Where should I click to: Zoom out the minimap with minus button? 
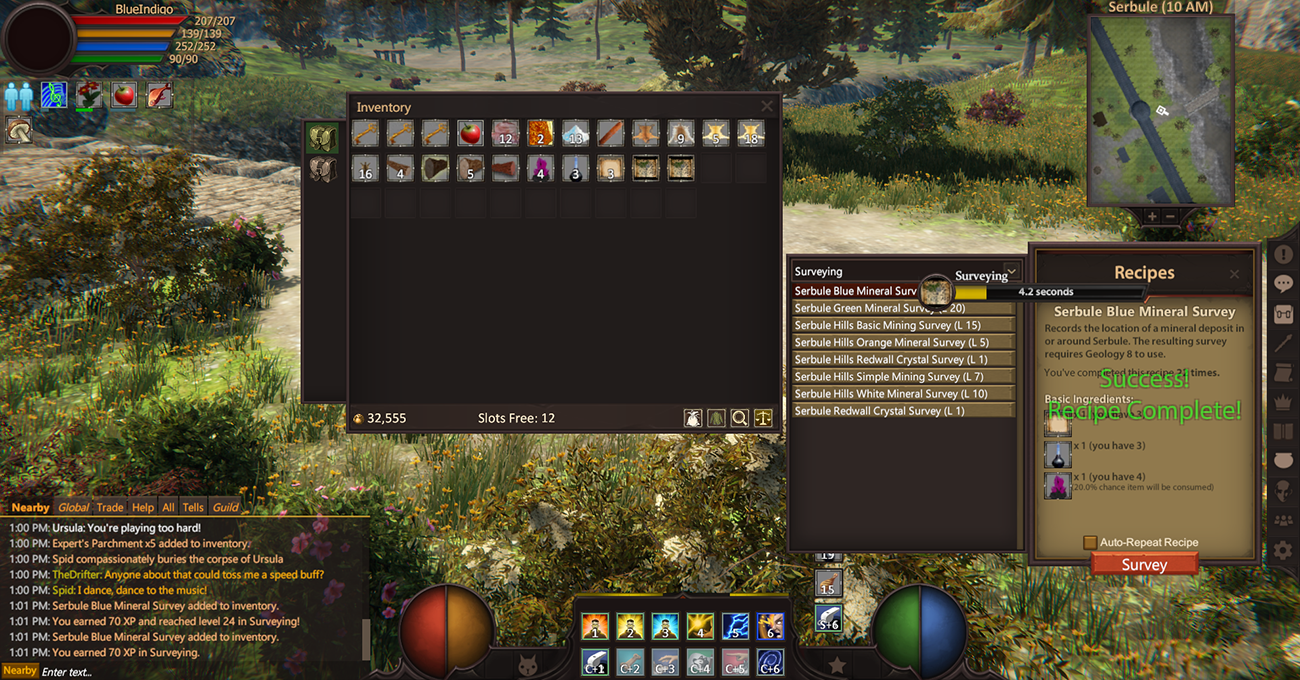click(1170, 216)
